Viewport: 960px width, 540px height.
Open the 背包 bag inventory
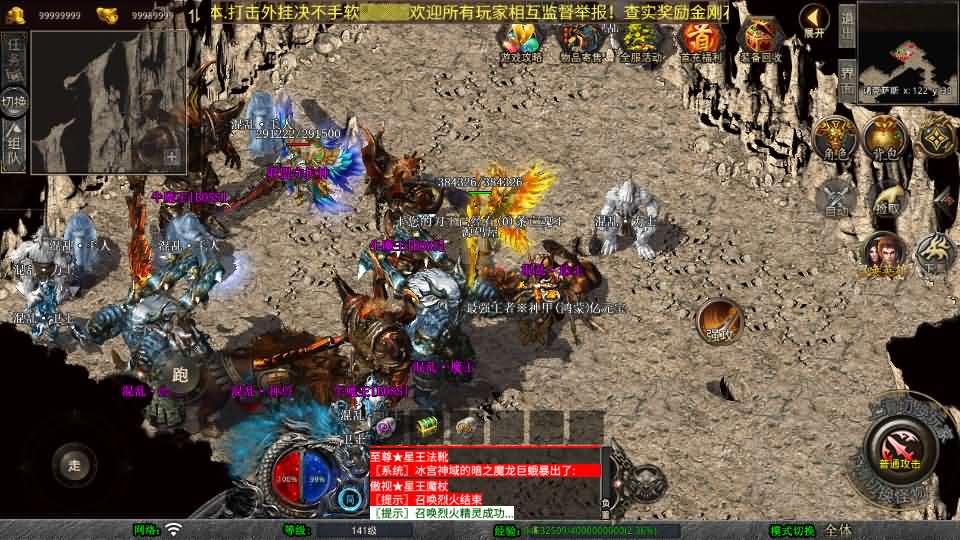[x=885, y=137]
